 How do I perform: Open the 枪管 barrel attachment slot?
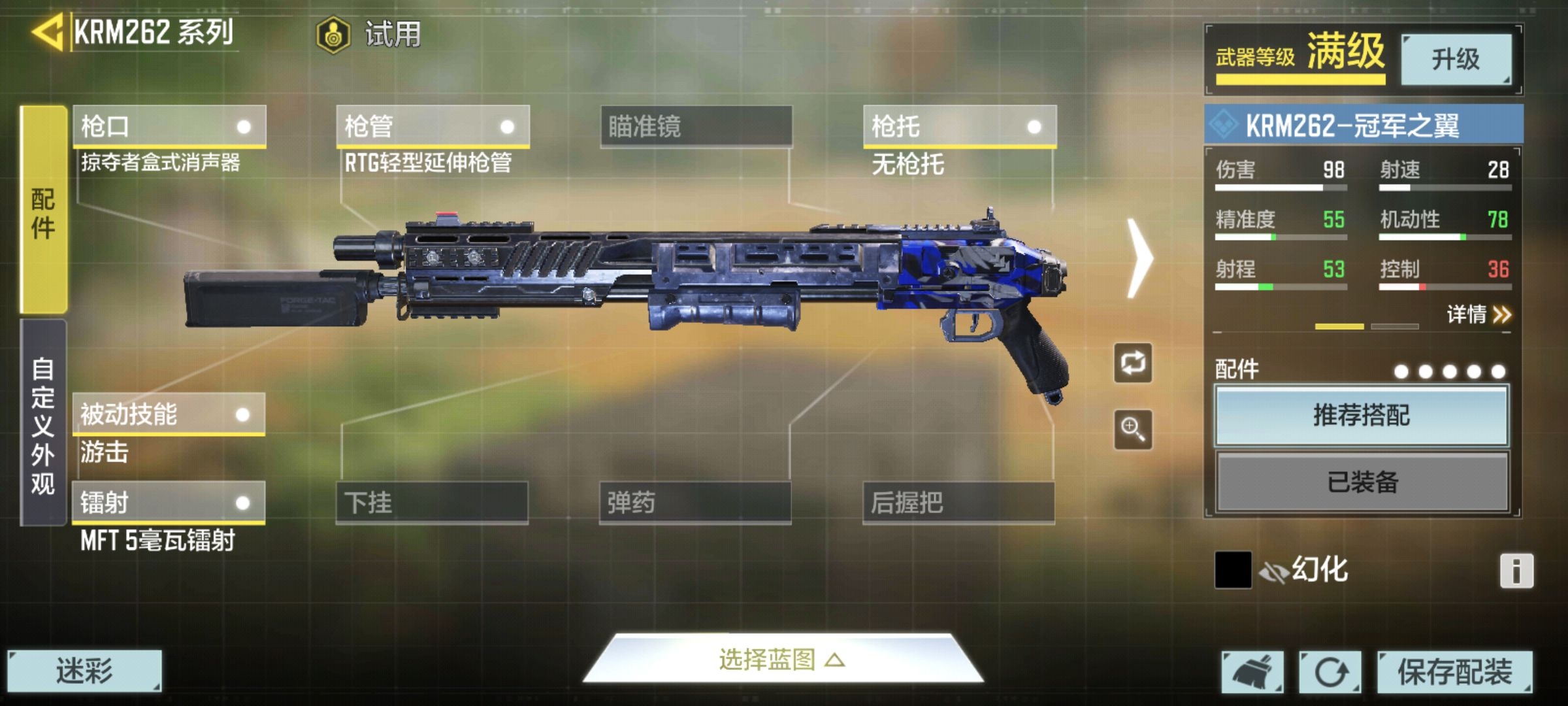coord(433,126)
